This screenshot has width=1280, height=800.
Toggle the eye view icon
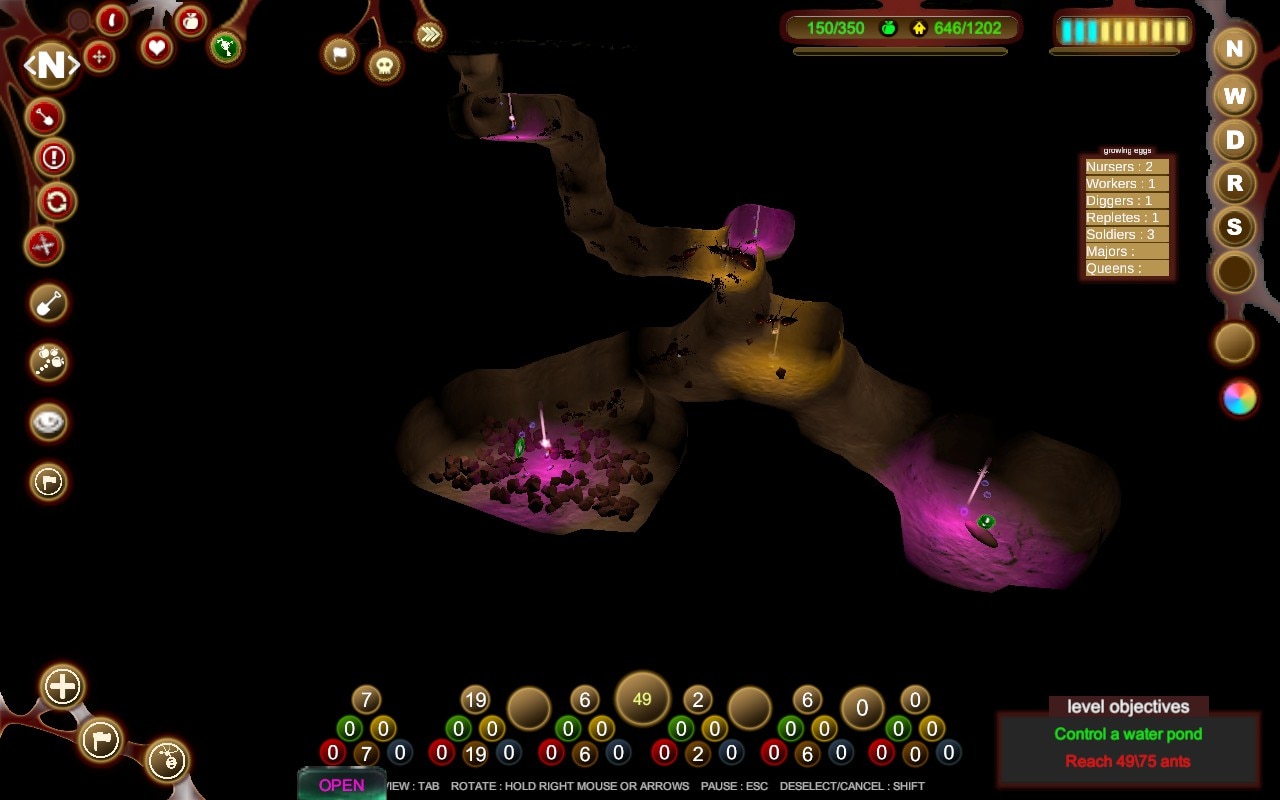click(49, 423)
